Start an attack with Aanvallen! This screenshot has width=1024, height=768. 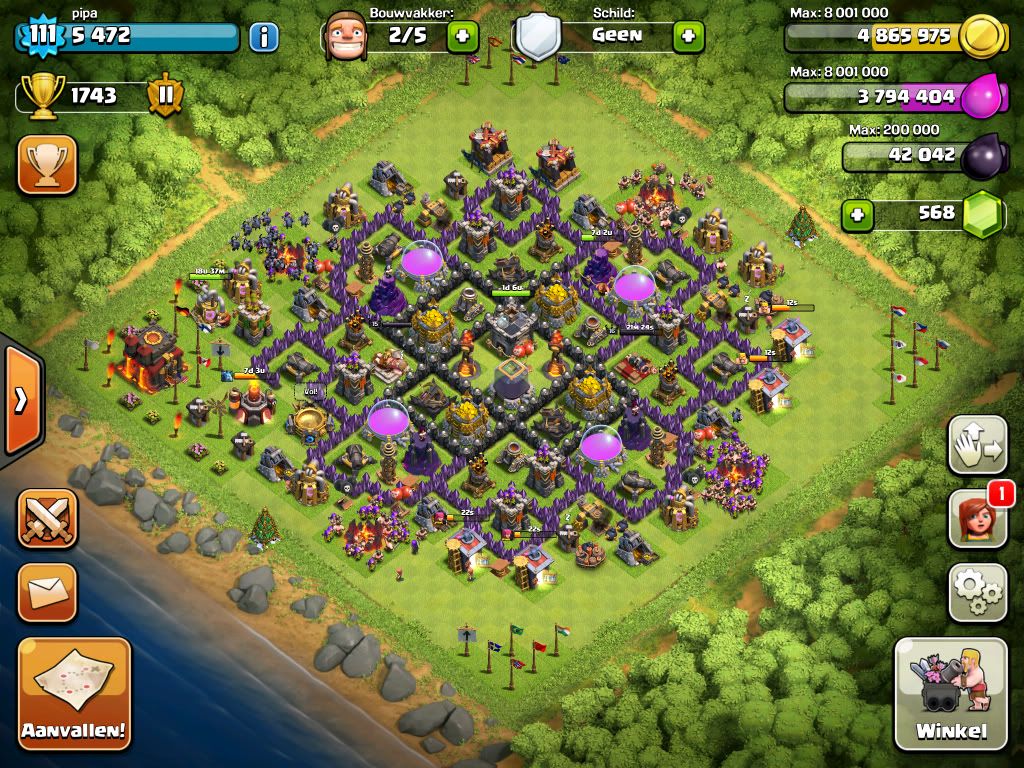(x=74, y=693)
